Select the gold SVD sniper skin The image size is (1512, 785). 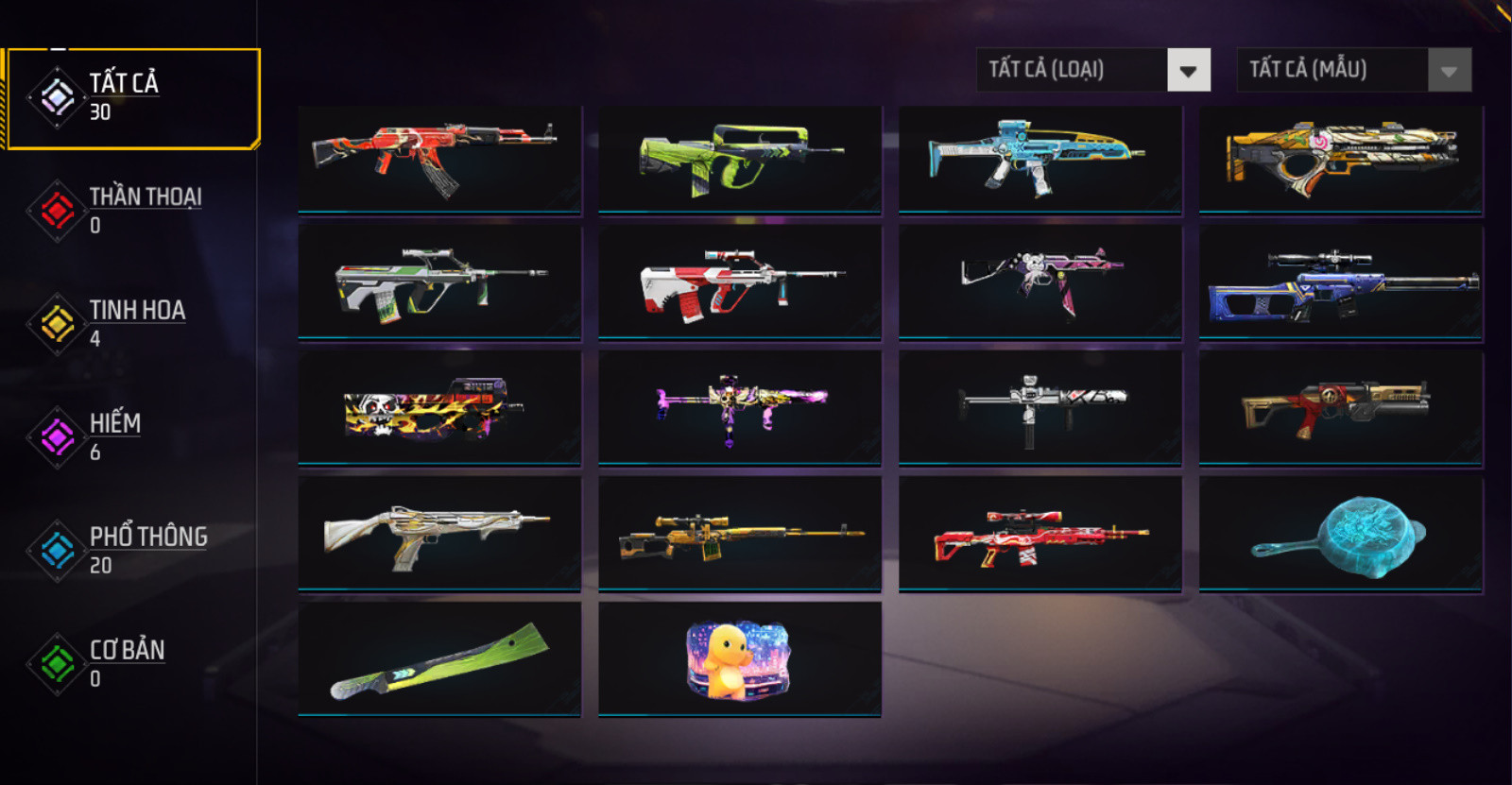(x=740, y=534)
